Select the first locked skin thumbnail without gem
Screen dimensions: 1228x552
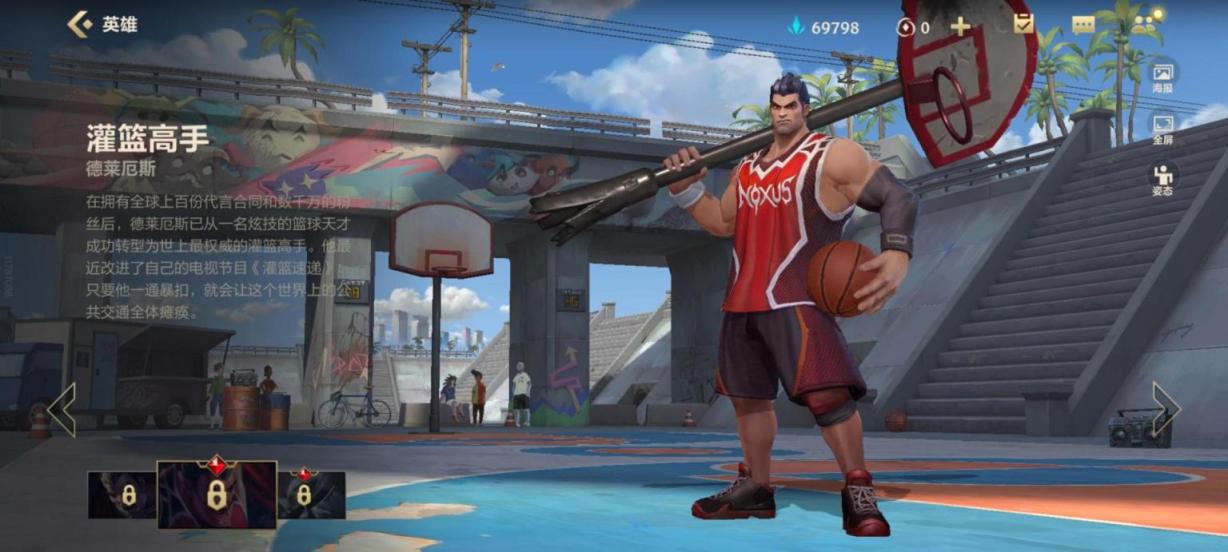click(x=122, y=495)
